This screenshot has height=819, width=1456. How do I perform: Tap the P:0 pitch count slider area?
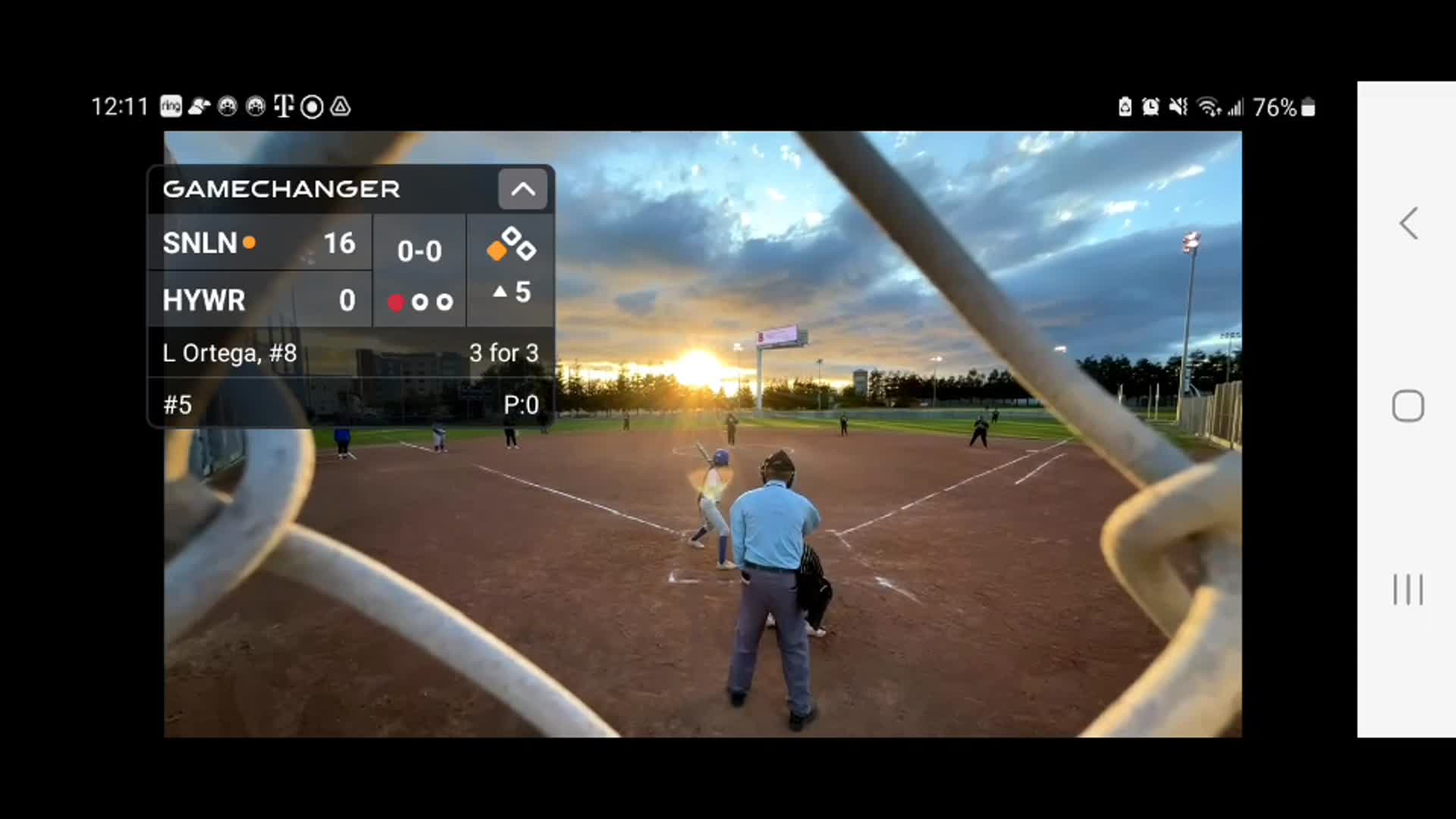(x=521, y=405)
